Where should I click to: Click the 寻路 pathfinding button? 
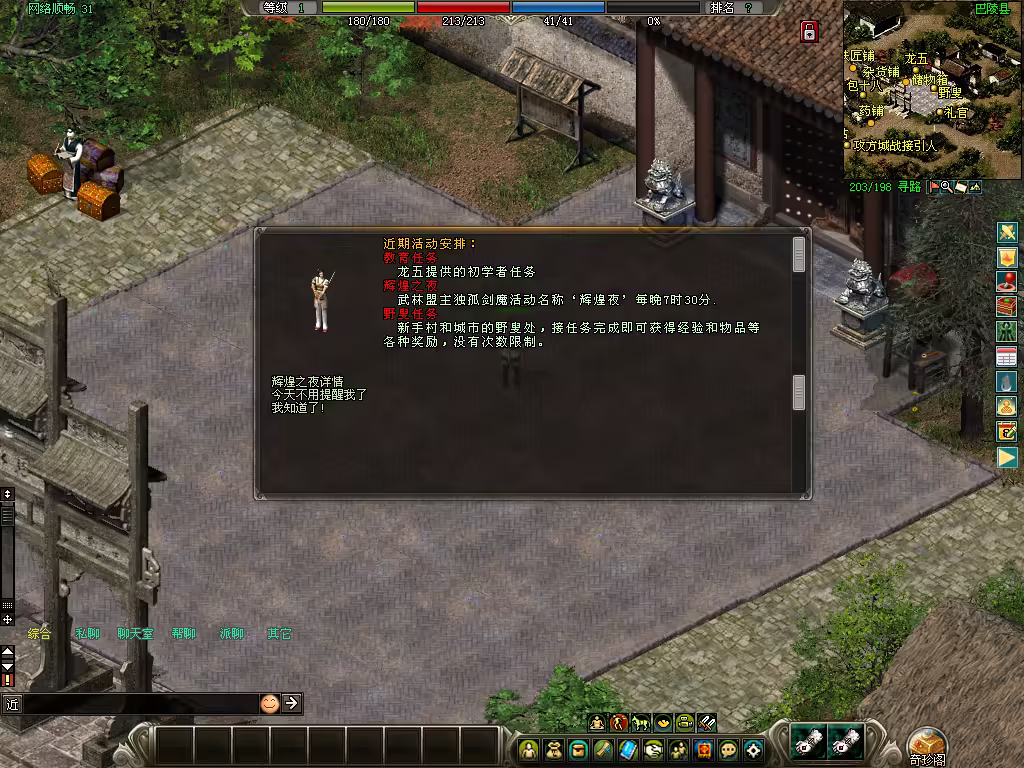908,187
